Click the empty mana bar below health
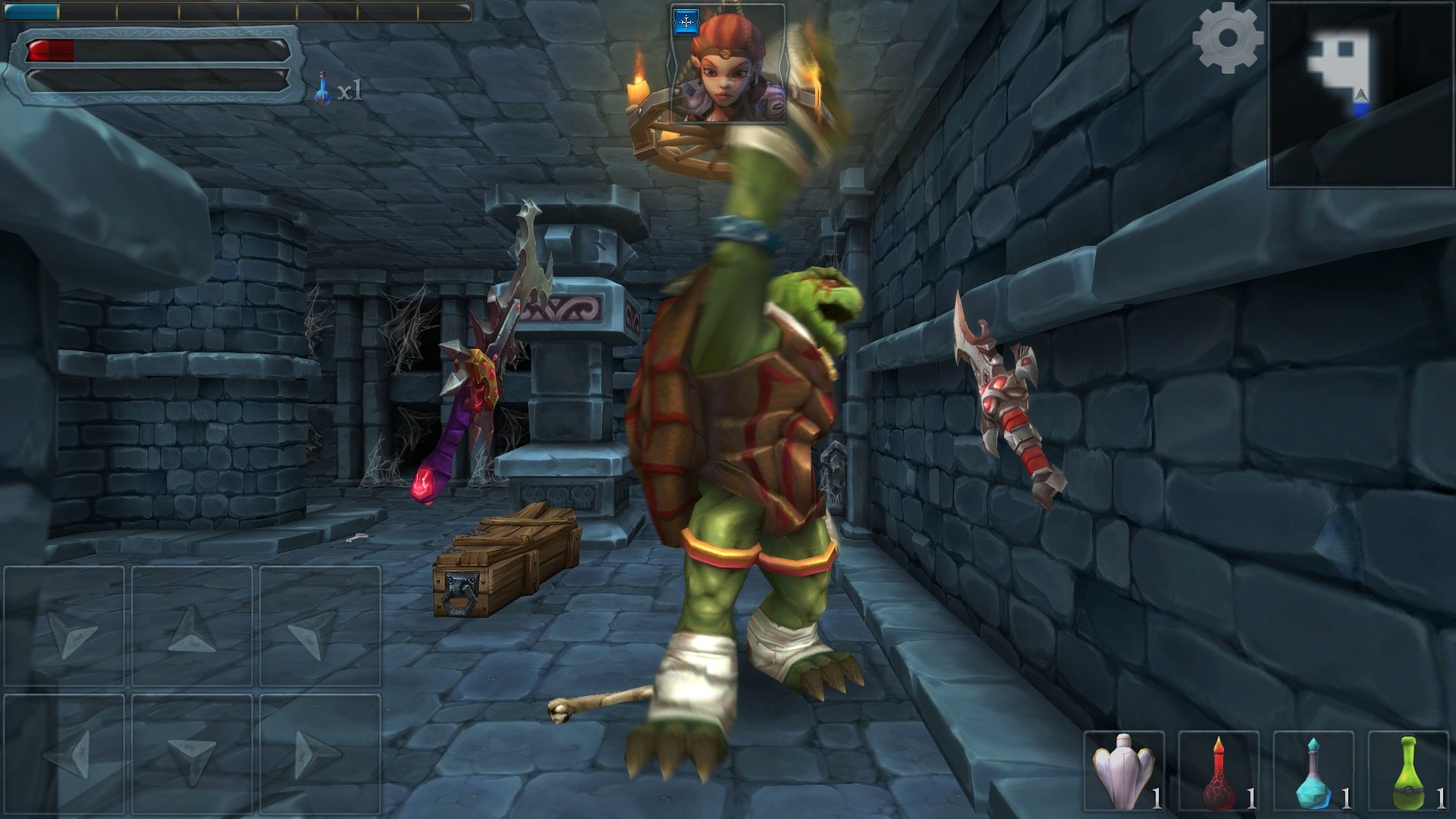Screen dimensions: 1456x819 coord(159,81)
